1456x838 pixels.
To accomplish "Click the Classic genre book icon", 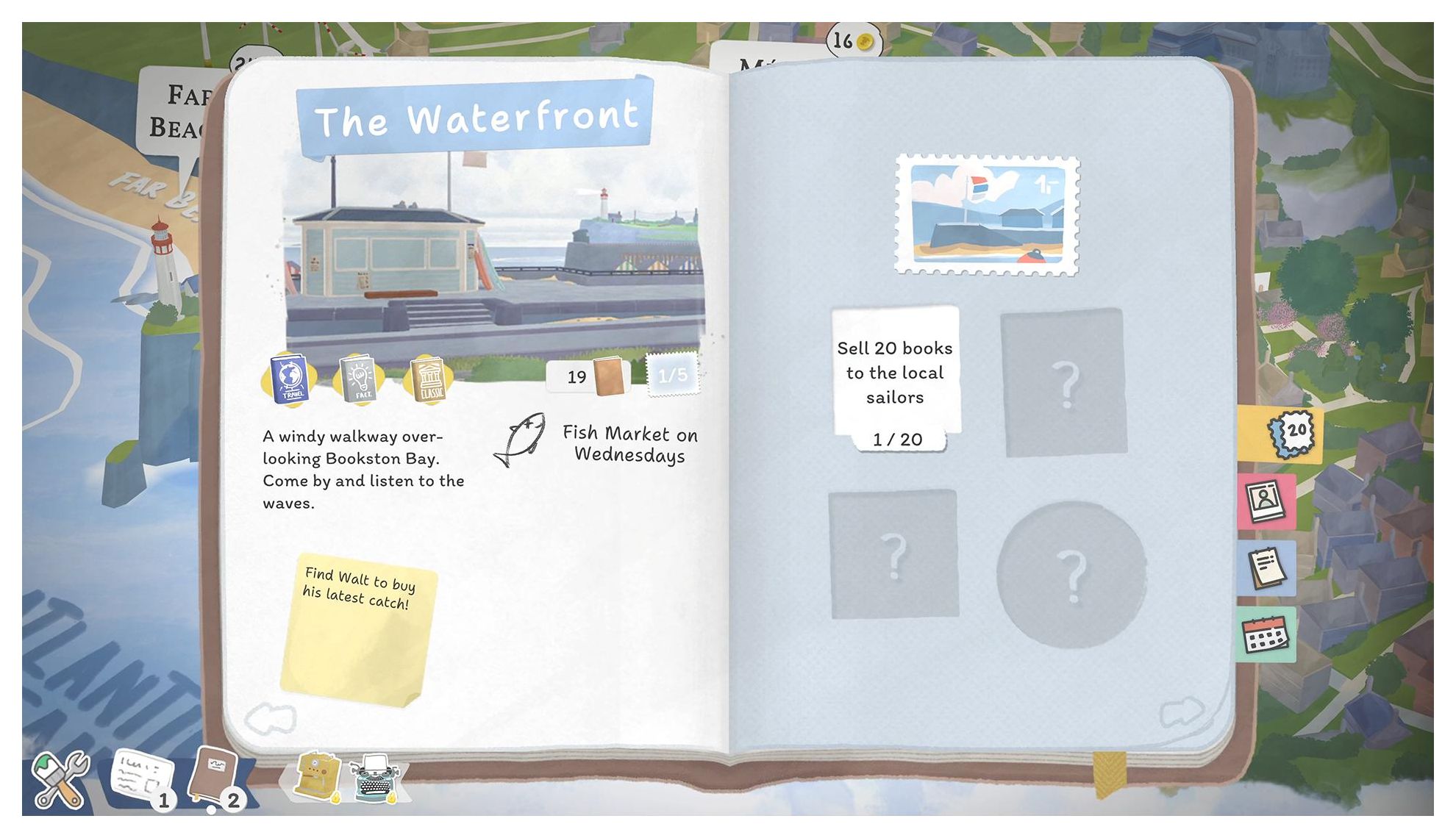I will click(429, 379).
